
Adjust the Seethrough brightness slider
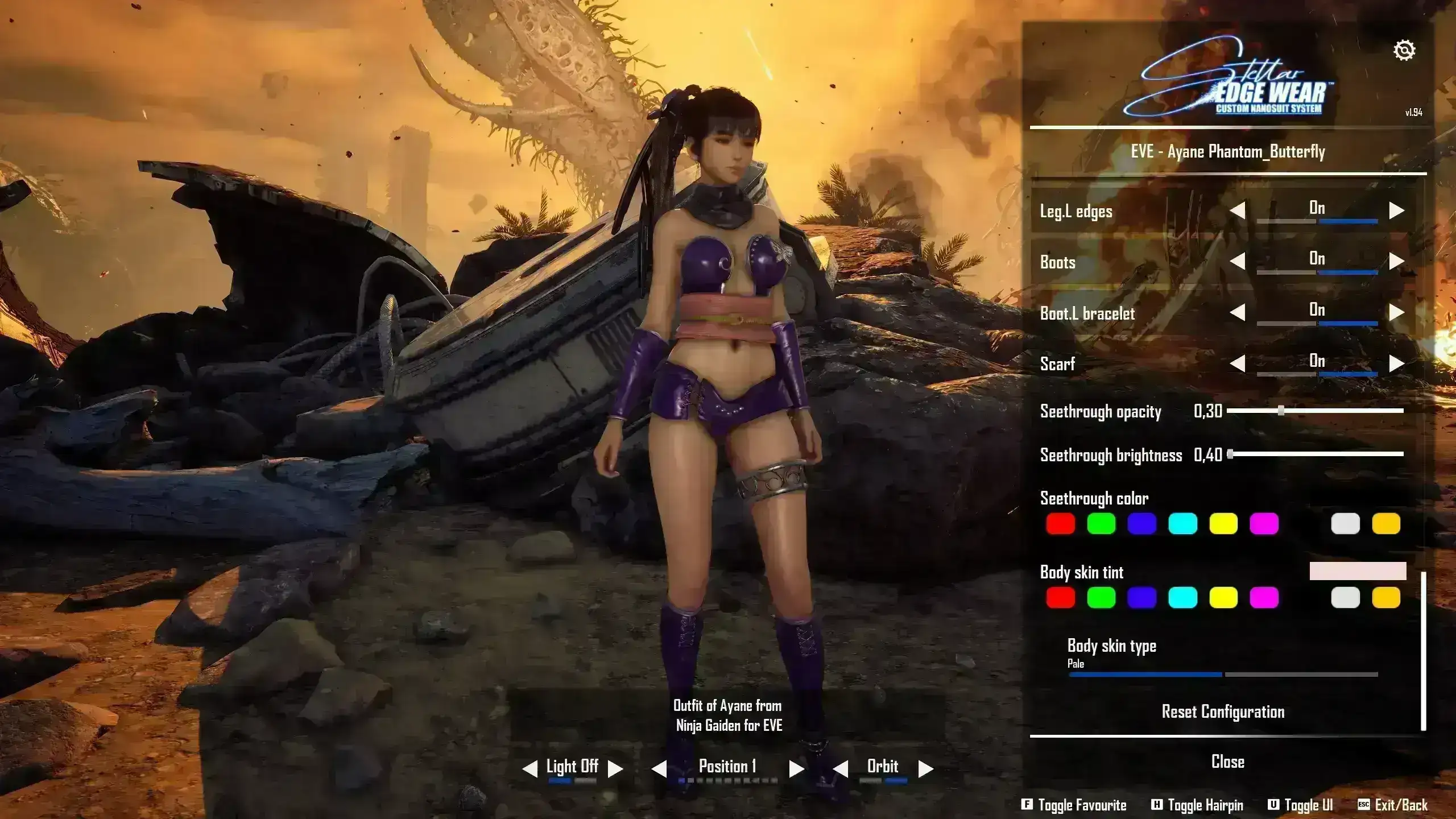(1231, 454)
